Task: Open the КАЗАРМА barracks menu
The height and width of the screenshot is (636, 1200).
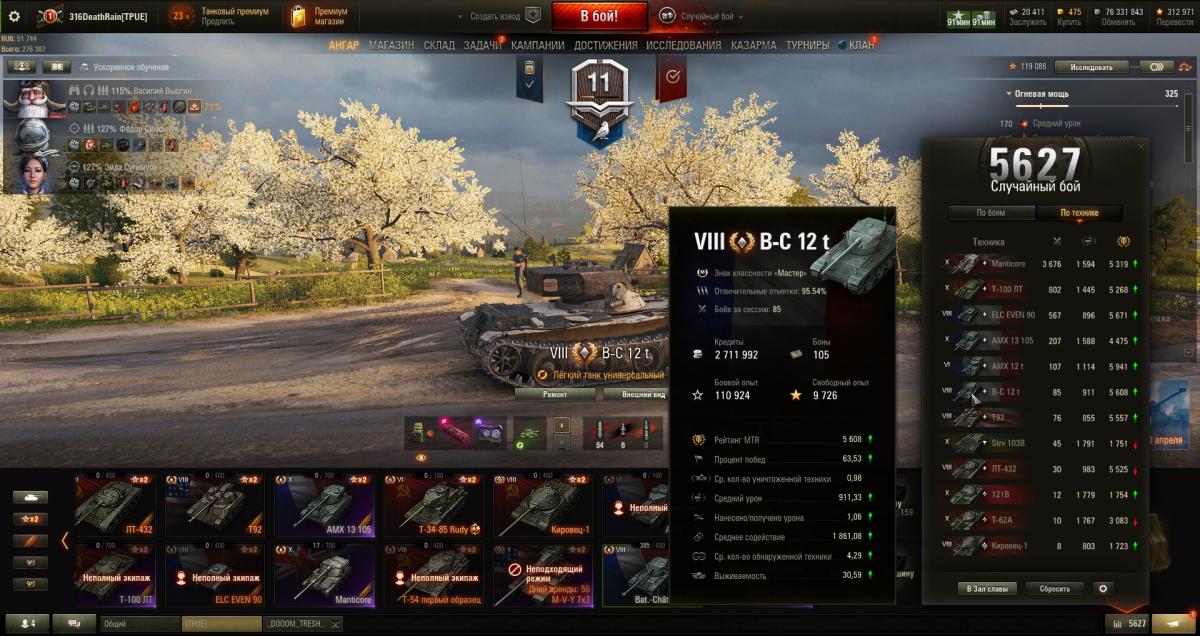Action: click(x=753, y=45)
